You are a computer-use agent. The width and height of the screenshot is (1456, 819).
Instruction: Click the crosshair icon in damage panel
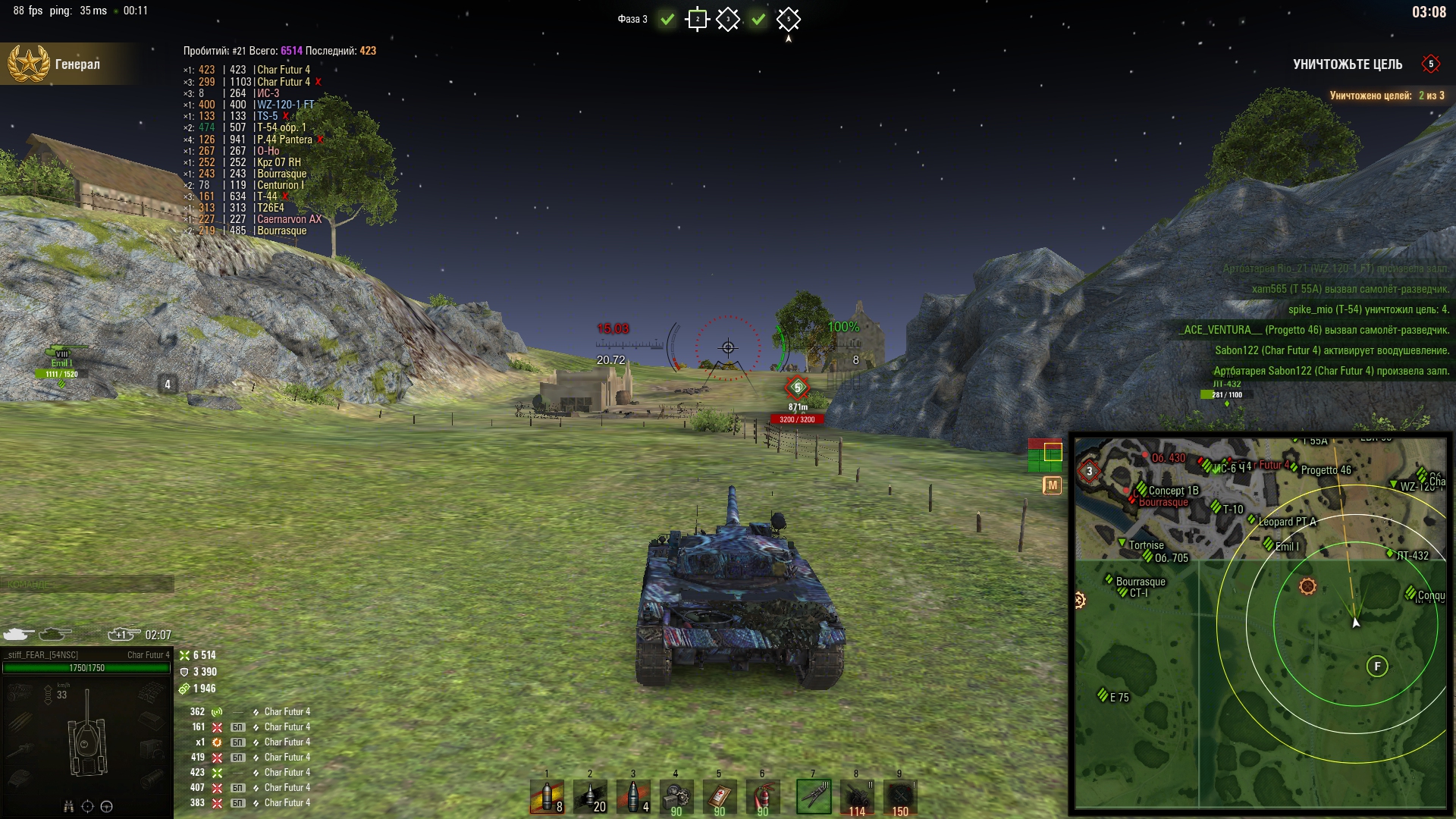point(87,806)
